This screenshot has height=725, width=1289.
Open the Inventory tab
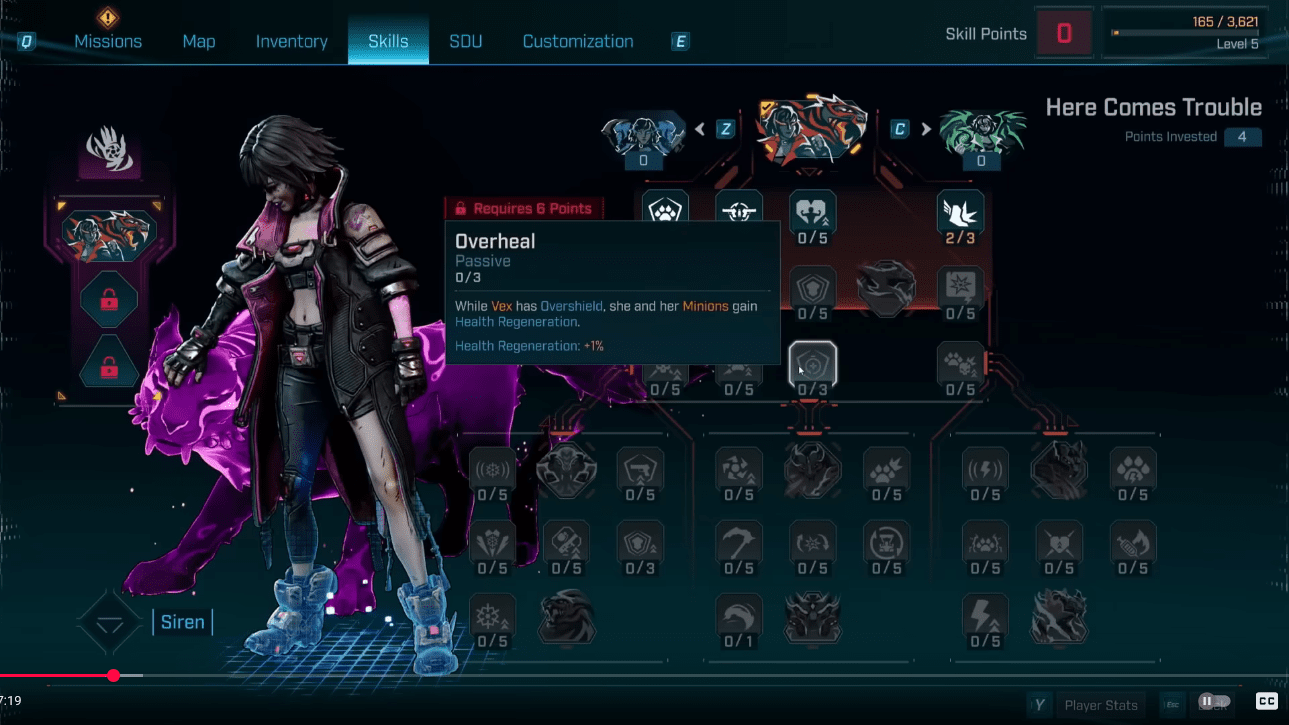coord(291,41)
